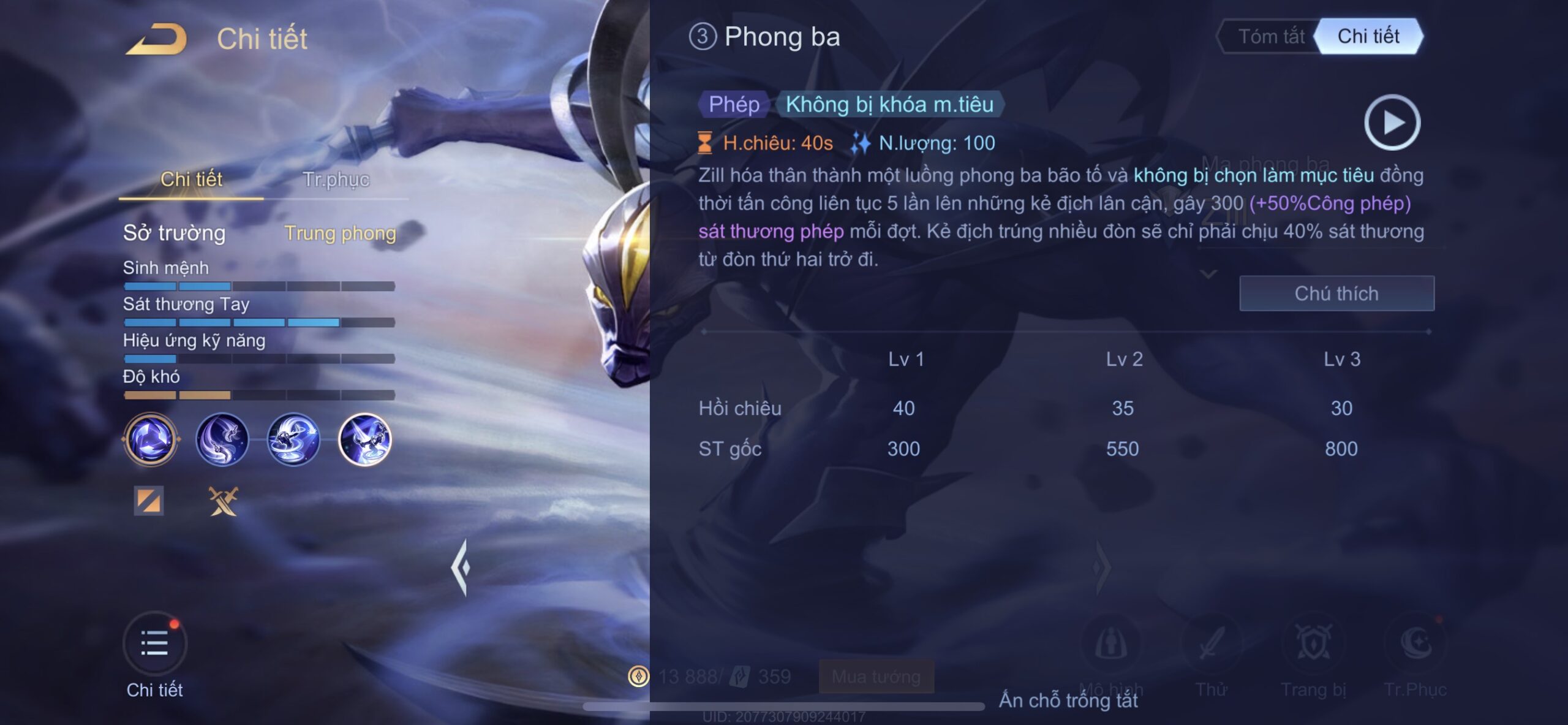Select the second active skill icon
This screenshot has width=1568, height=725.
pos(293,439)
